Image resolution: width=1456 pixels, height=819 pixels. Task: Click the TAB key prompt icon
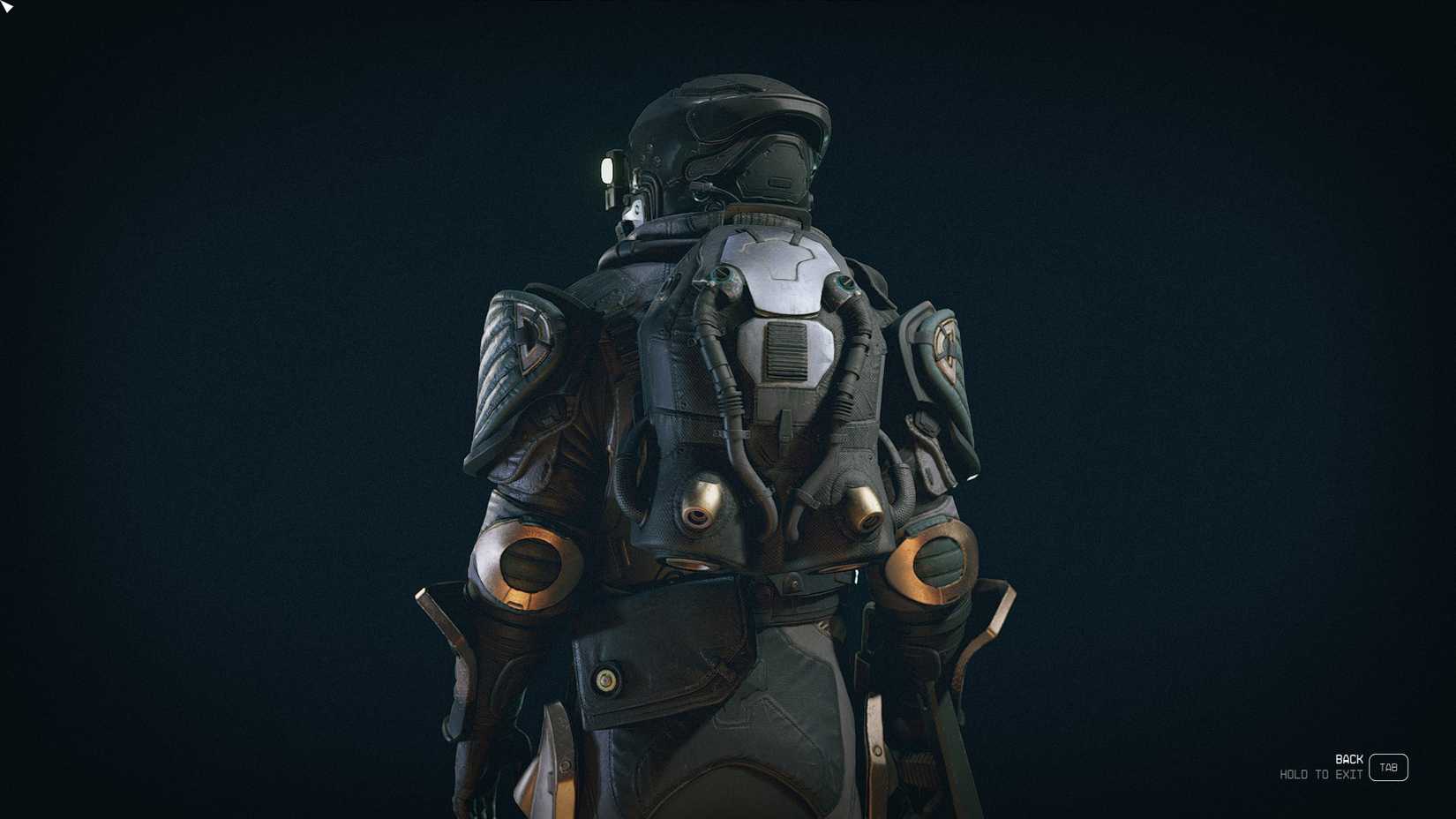click(x=1390, y=768)
